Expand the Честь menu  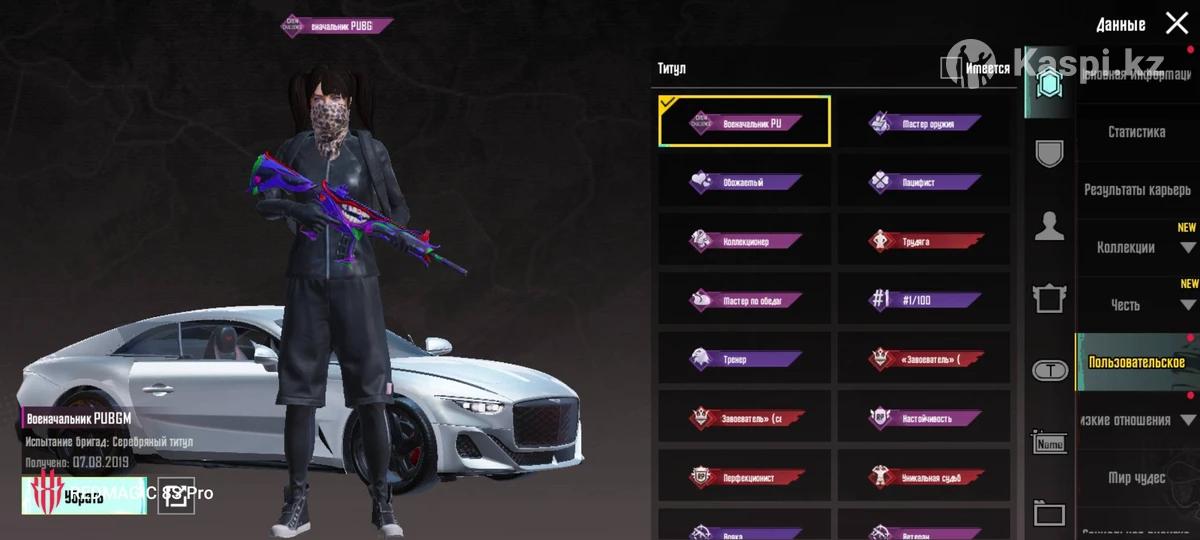coord(1136,305)
